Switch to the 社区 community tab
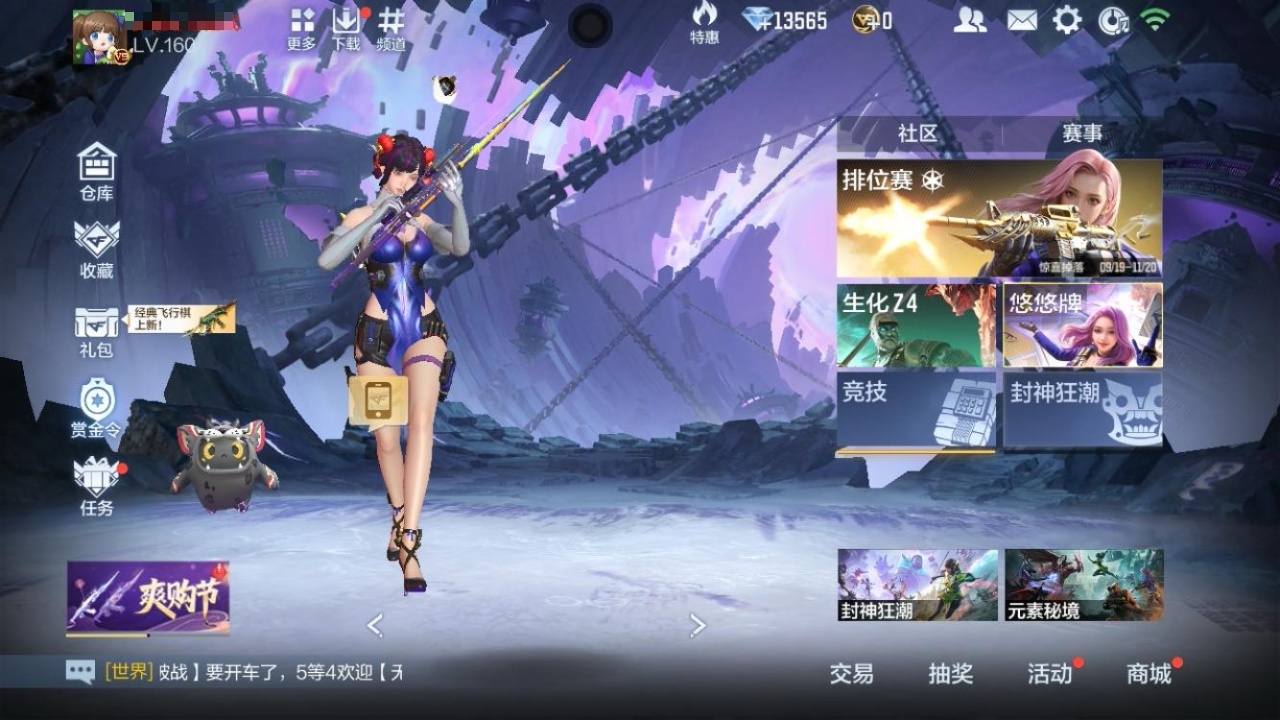 click(917, 134)
